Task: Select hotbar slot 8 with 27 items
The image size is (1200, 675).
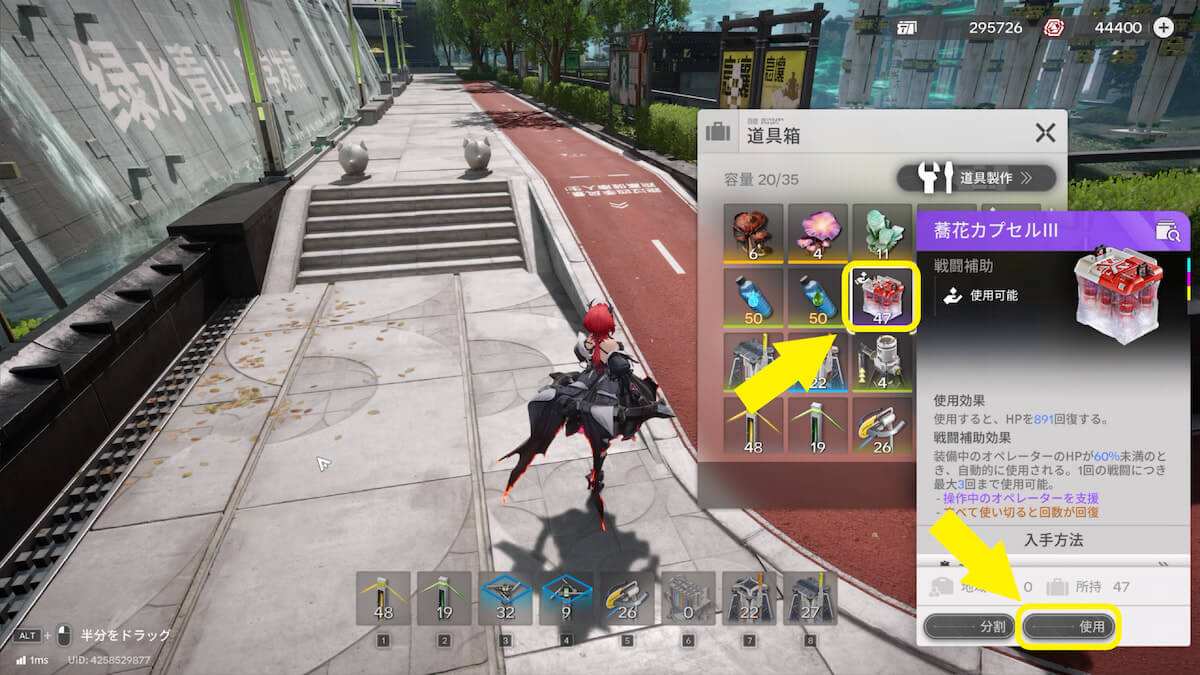Action: coord(808,598)
